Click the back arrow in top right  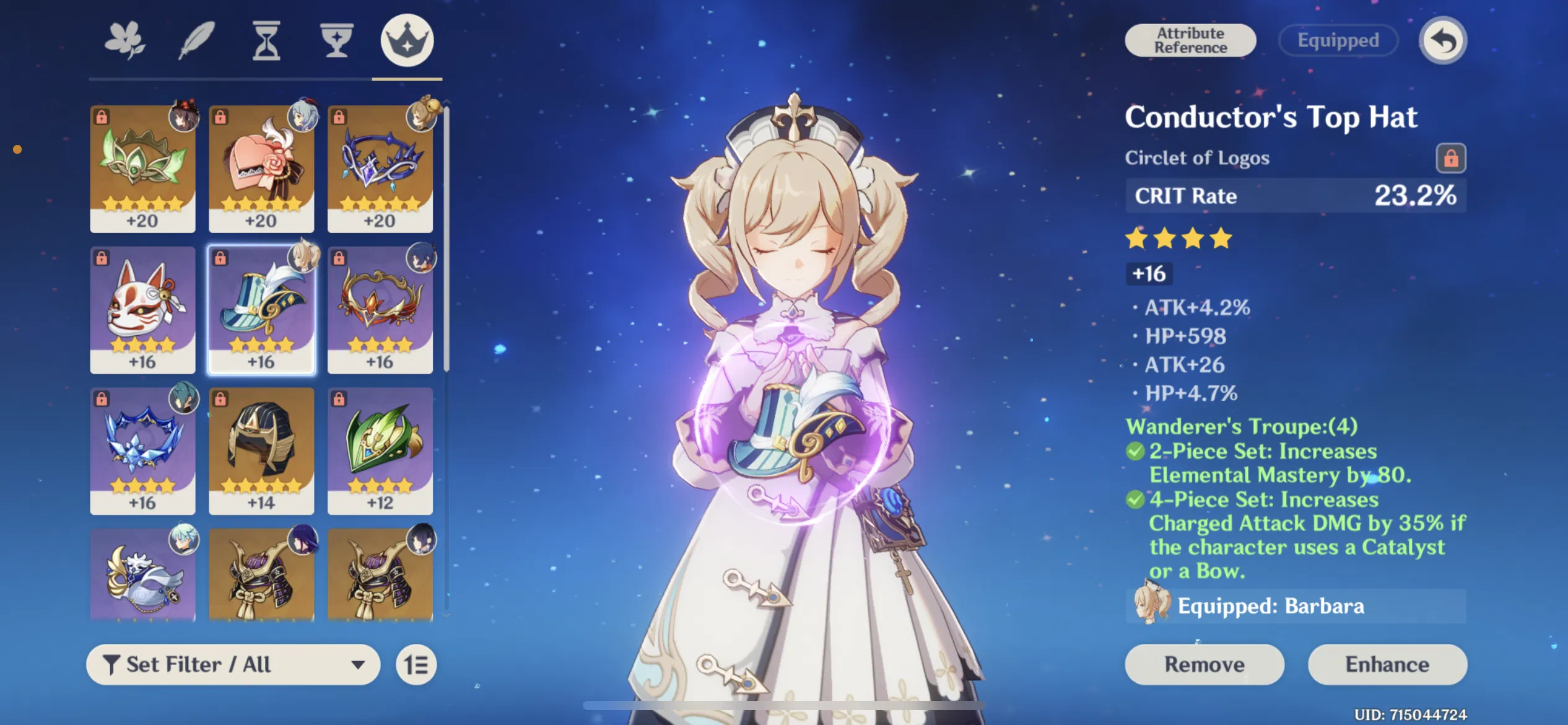(x=1445, y=40)
